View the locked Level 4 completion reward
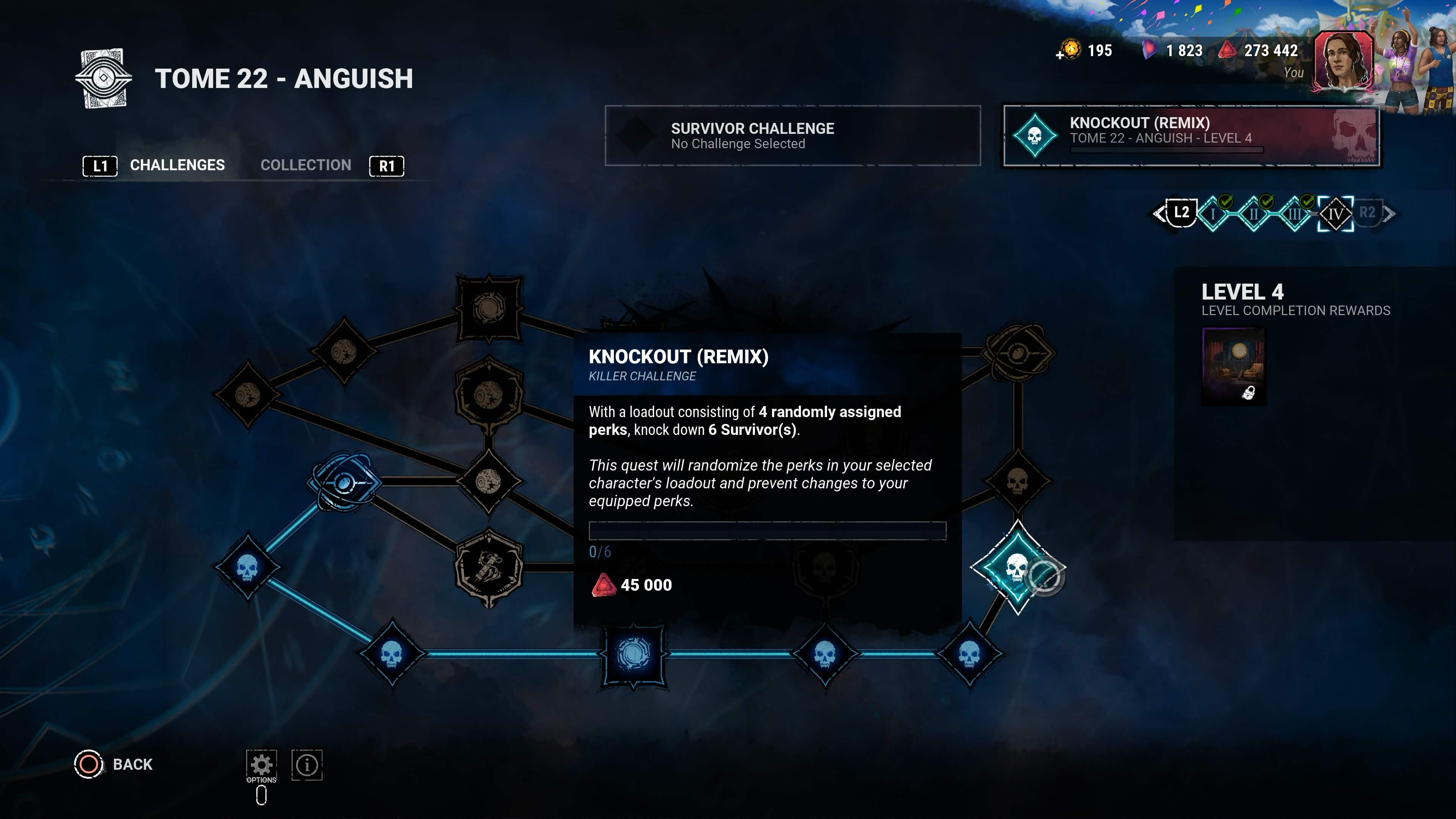This screenshot has height=819, width=1456. pyautogui.click(x=1233, y=366)
